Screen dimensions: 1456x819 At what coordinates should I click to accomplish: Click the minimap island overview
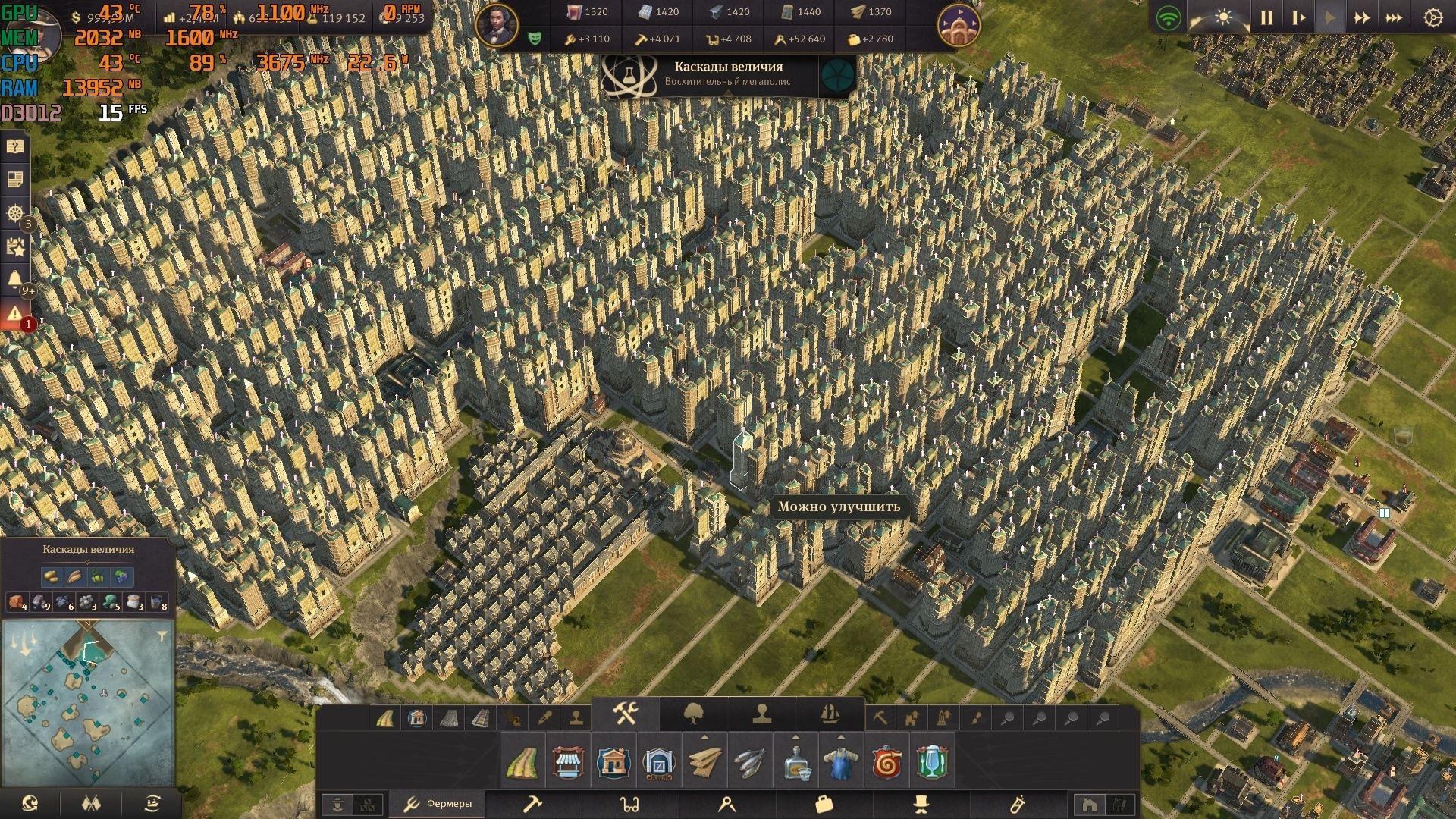pyautogui.click(x=88, y=704)
